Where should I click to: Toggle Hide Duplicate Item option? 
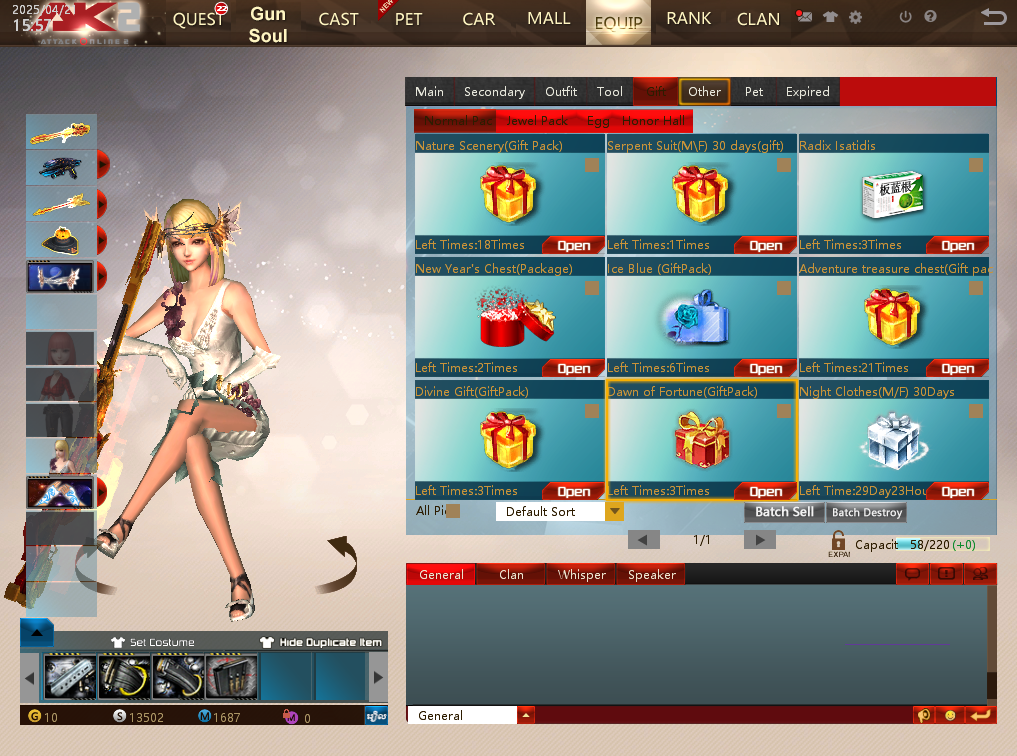click(320, 642)
